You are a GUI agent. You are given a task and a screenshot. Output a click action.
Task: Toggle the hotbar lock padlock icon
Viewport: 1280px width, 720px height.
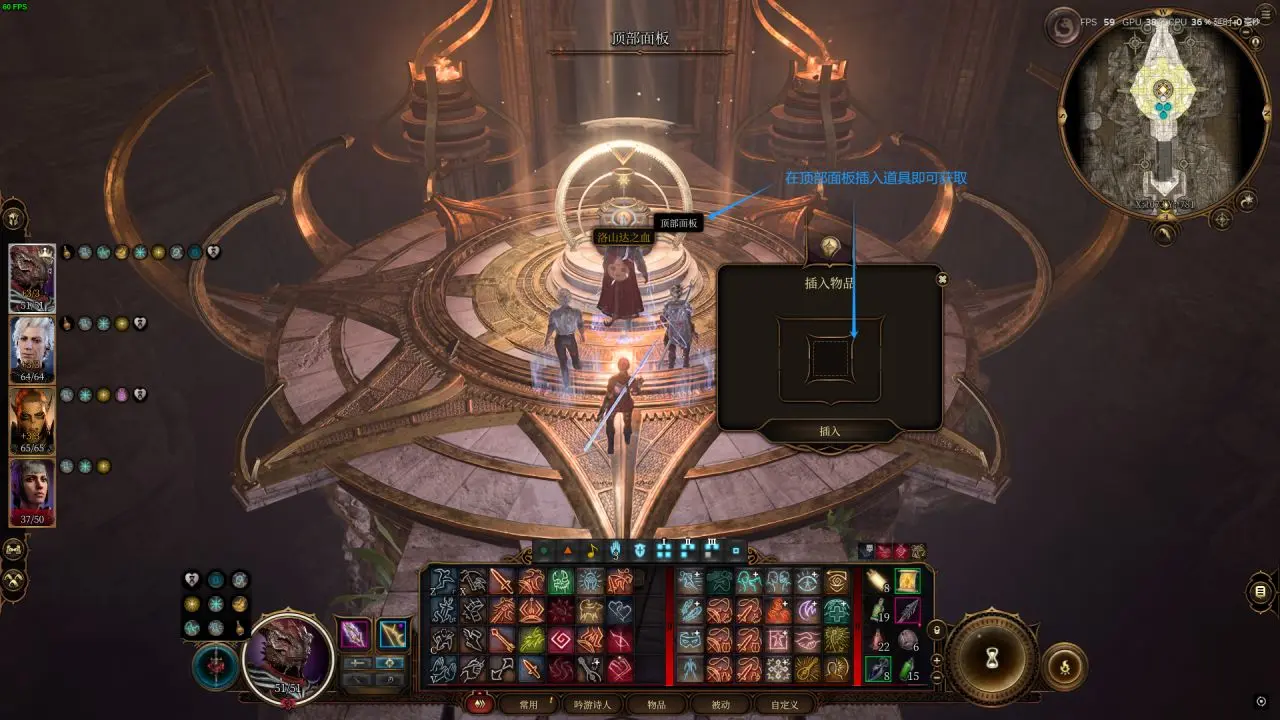(x=936, y=630)
